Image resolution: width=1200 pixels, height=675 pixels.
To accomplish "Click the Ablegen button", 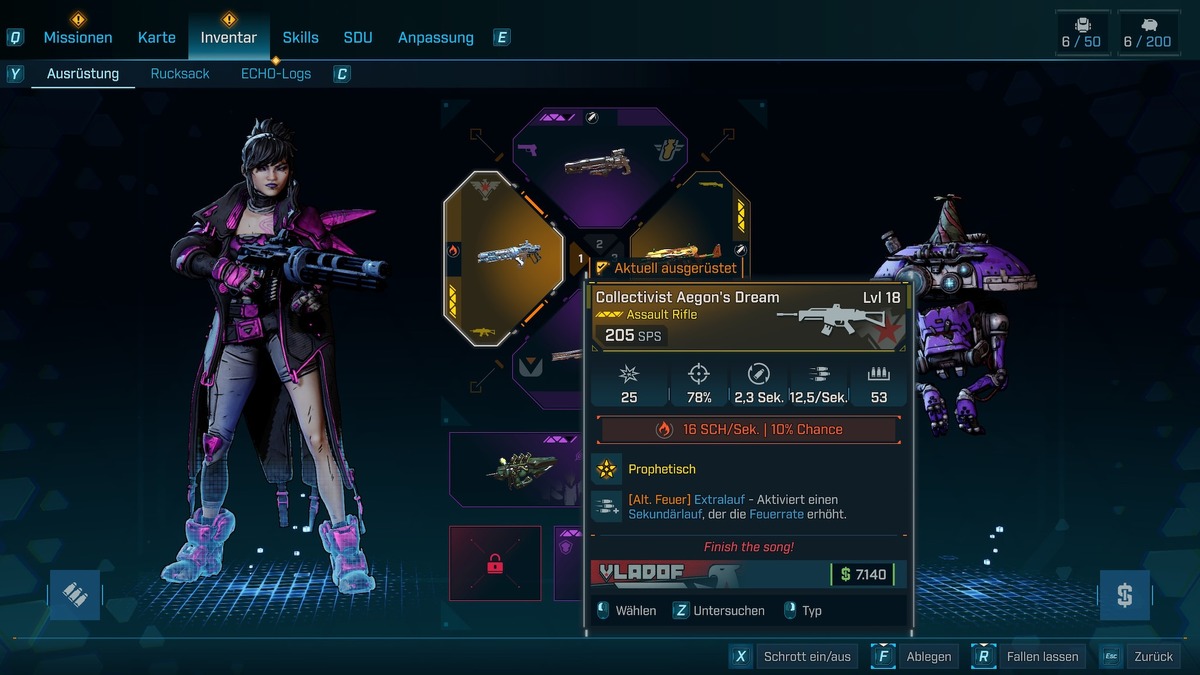I will coord(915,657).
